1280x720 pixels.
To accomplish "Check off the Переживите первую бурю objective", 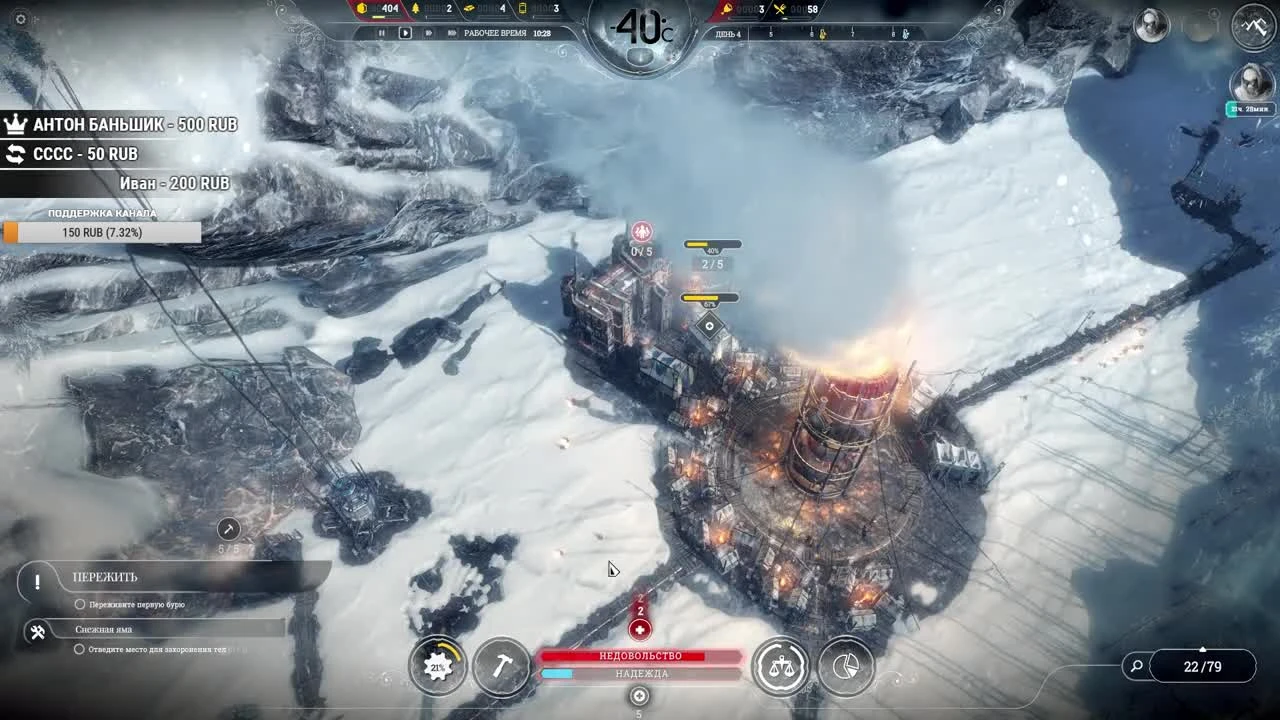I will click(80, 604).
